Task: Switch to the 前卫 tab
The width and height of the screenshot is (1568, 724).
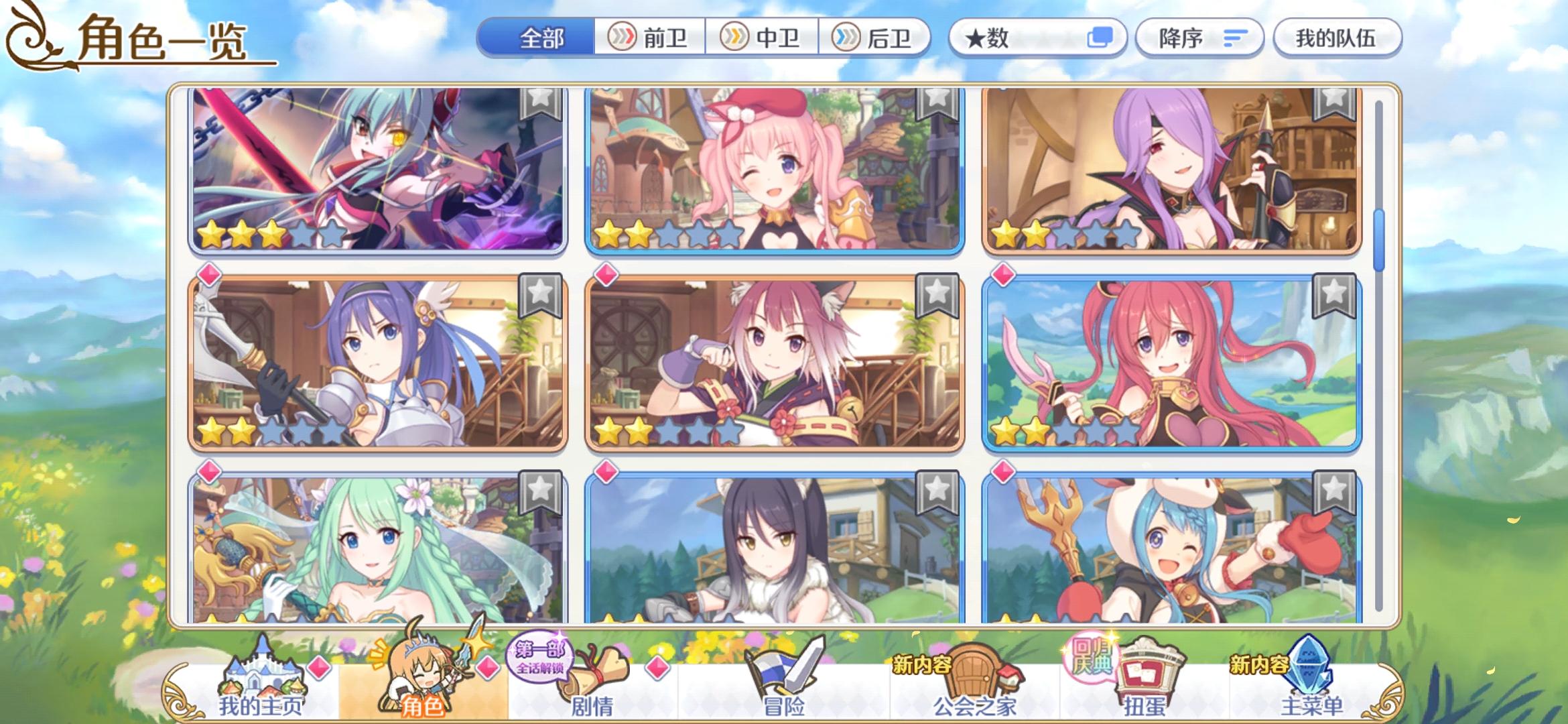Action: (x=649, y=38)
